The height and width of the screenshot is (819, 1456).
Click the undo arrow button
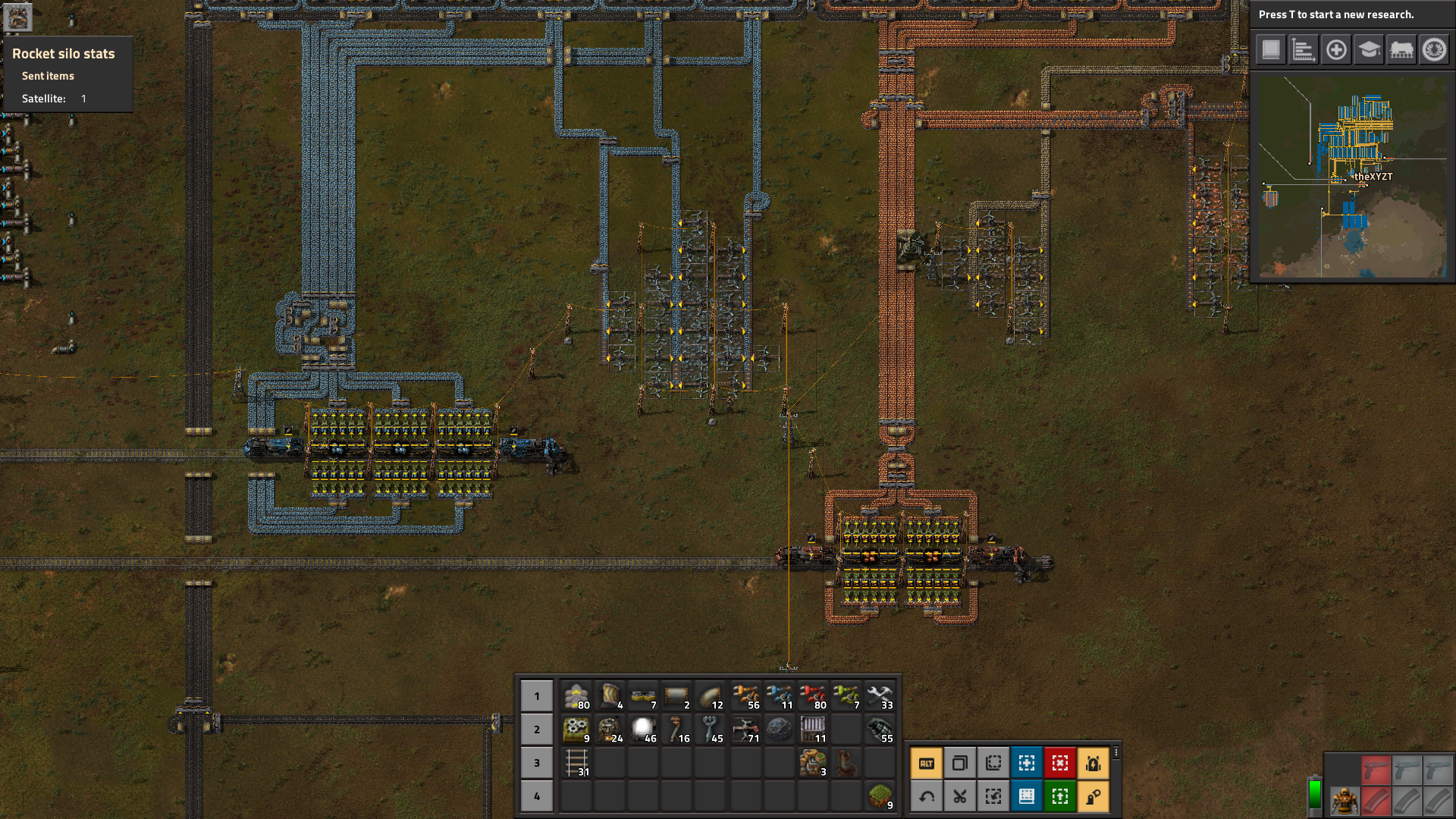[x=927, y=797]
